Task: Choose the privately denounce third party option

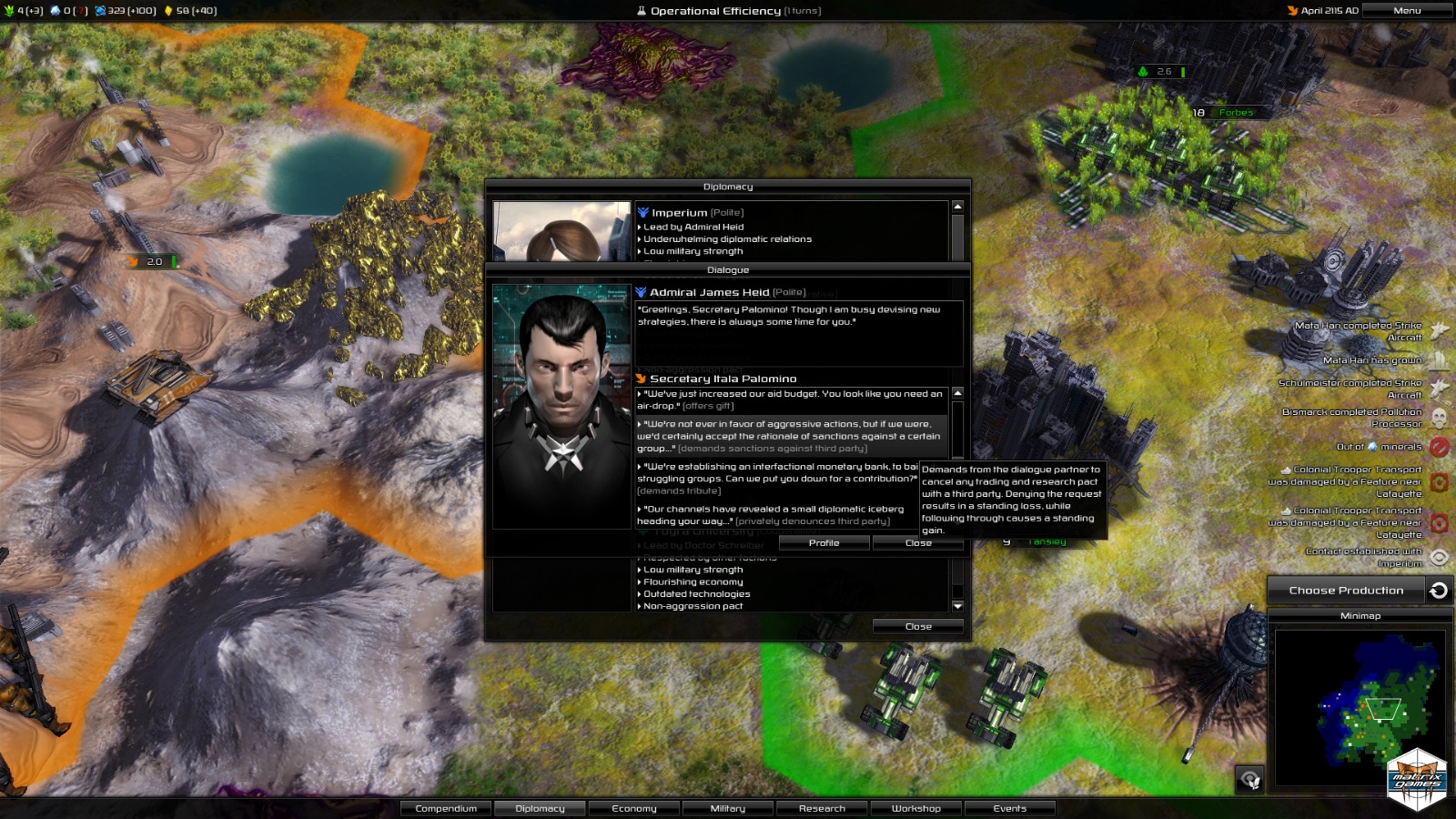Action: [x=773, y=515]
